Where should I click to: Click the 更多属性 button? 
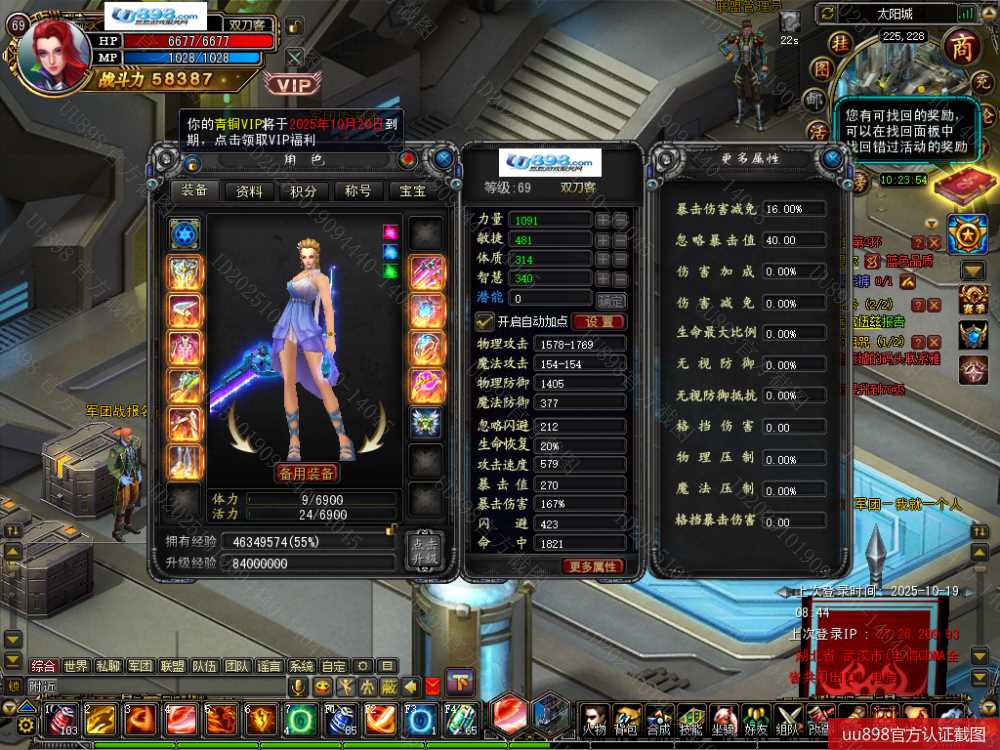tap(594, 566)
